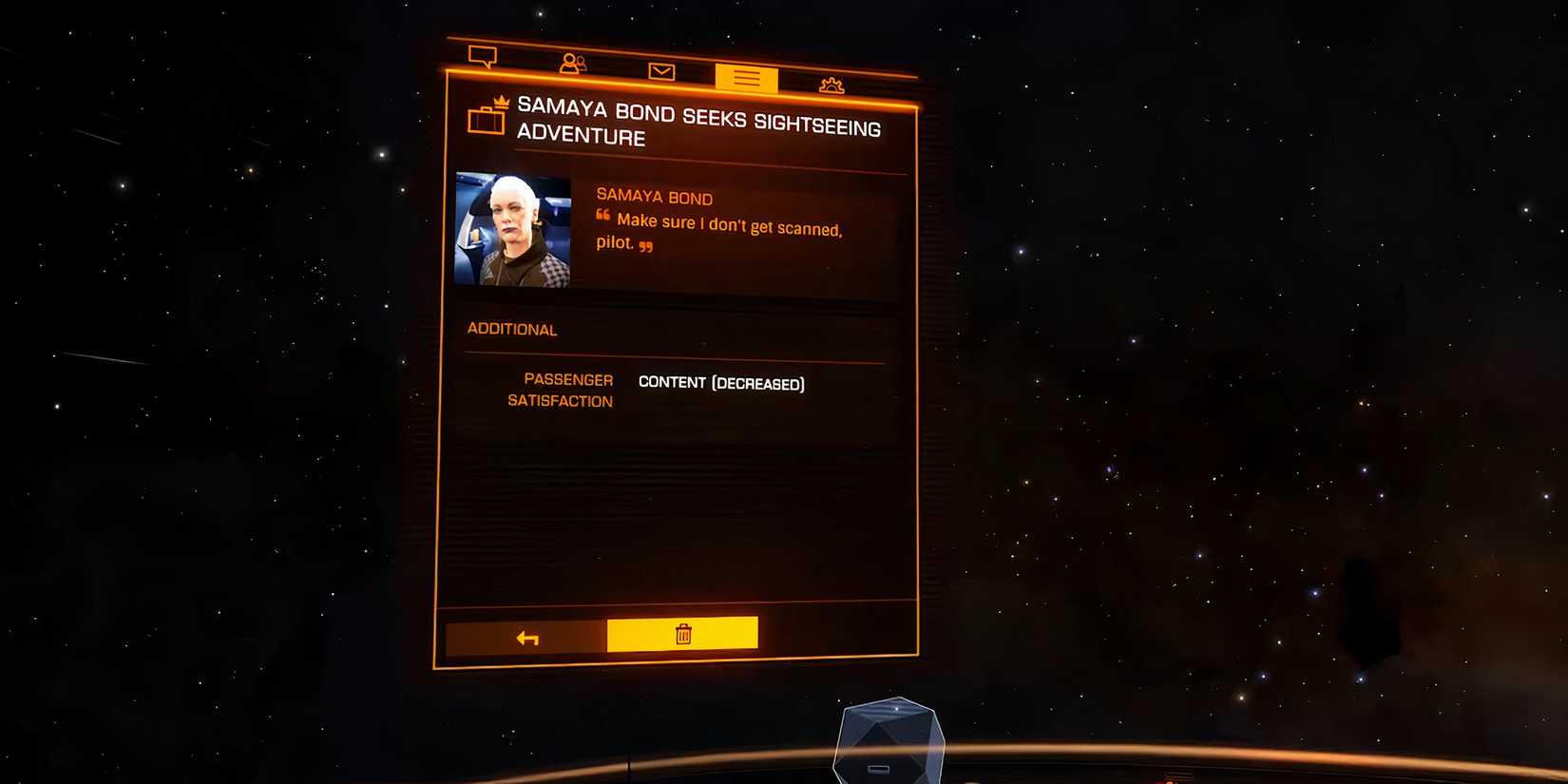
Task: Expand the ADDITIONAL section header
Action: [511, 330]
